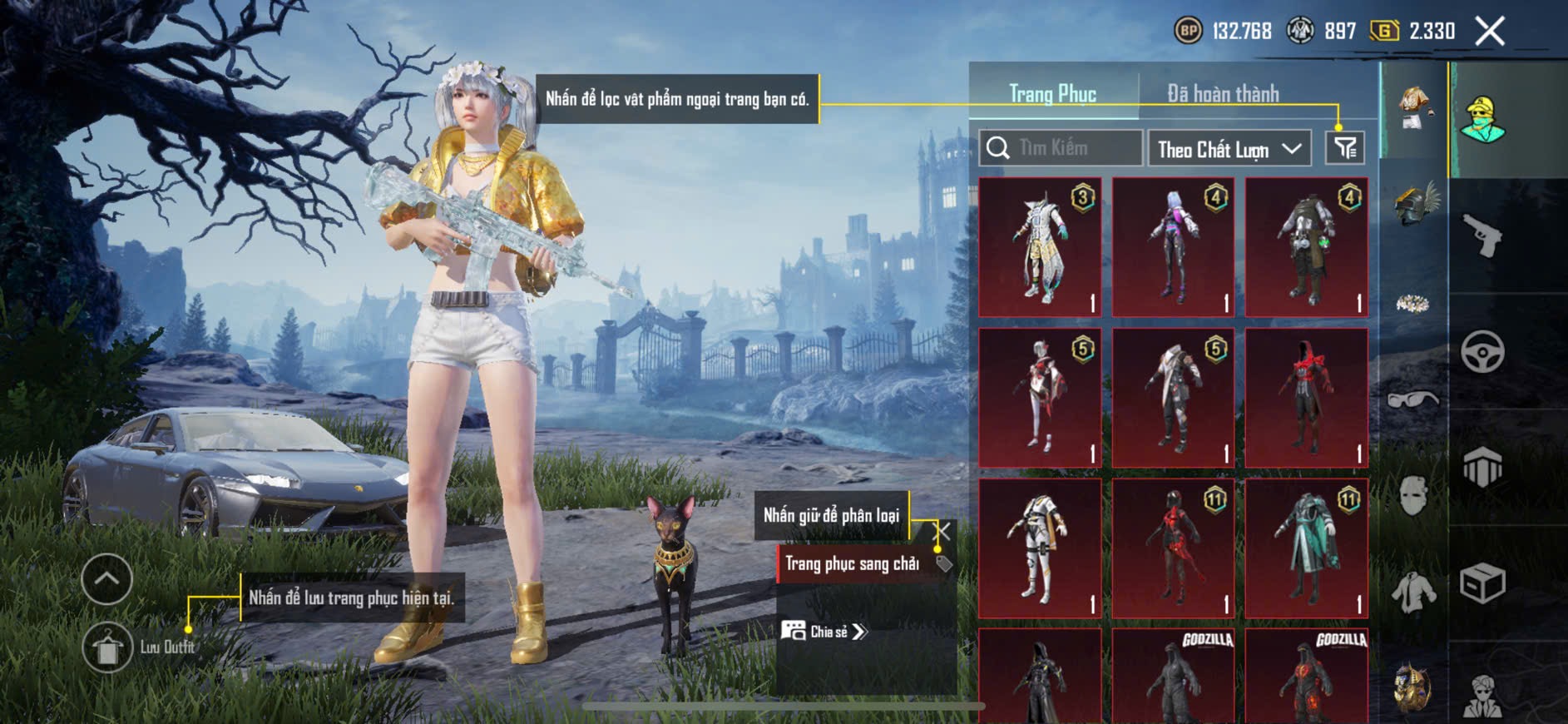1568x724 pixels.
Task: Expand the up-arrow circle button
Action: [107, 579]
